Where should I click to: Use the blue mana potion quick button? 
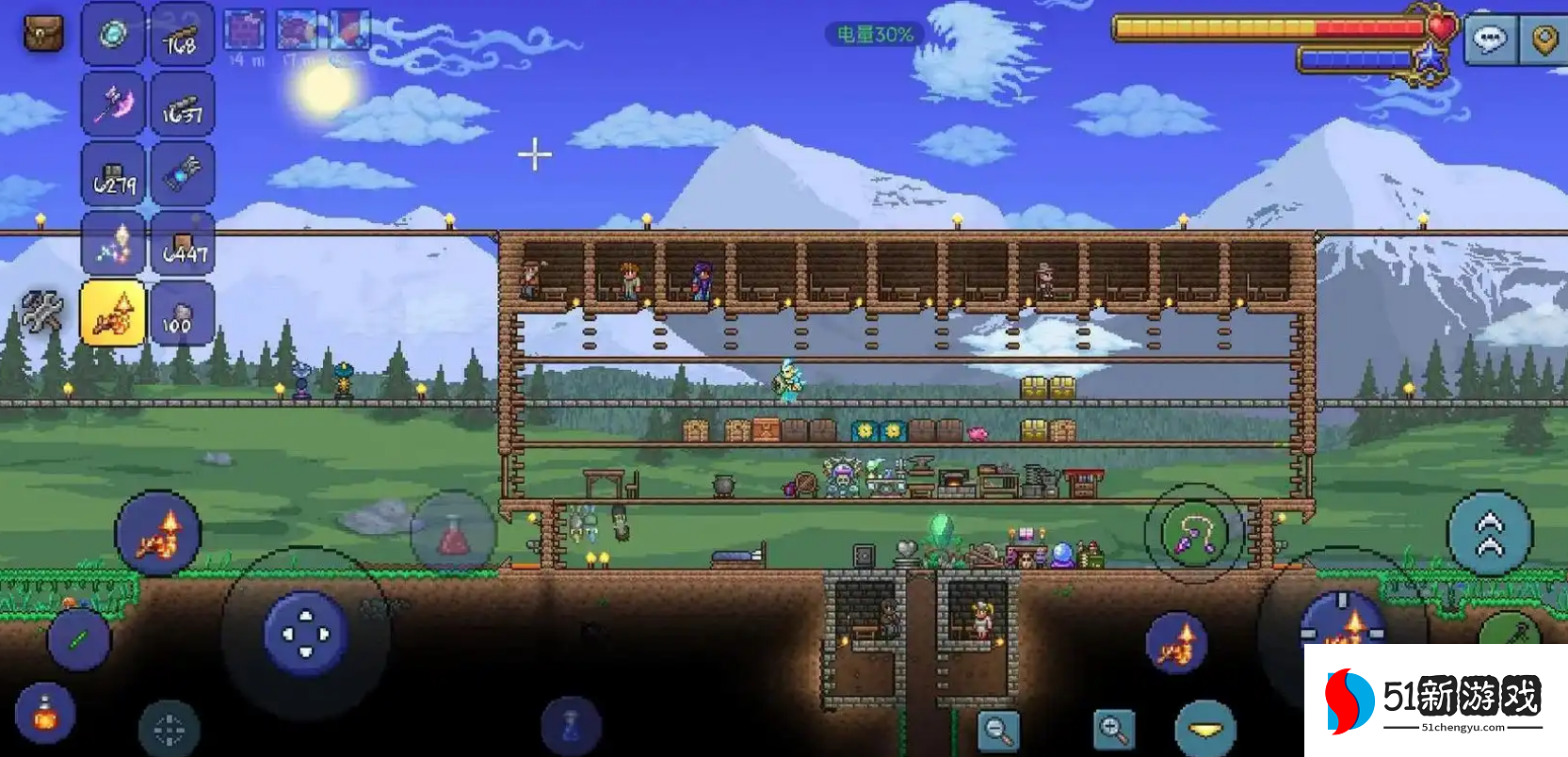point(570,726)
